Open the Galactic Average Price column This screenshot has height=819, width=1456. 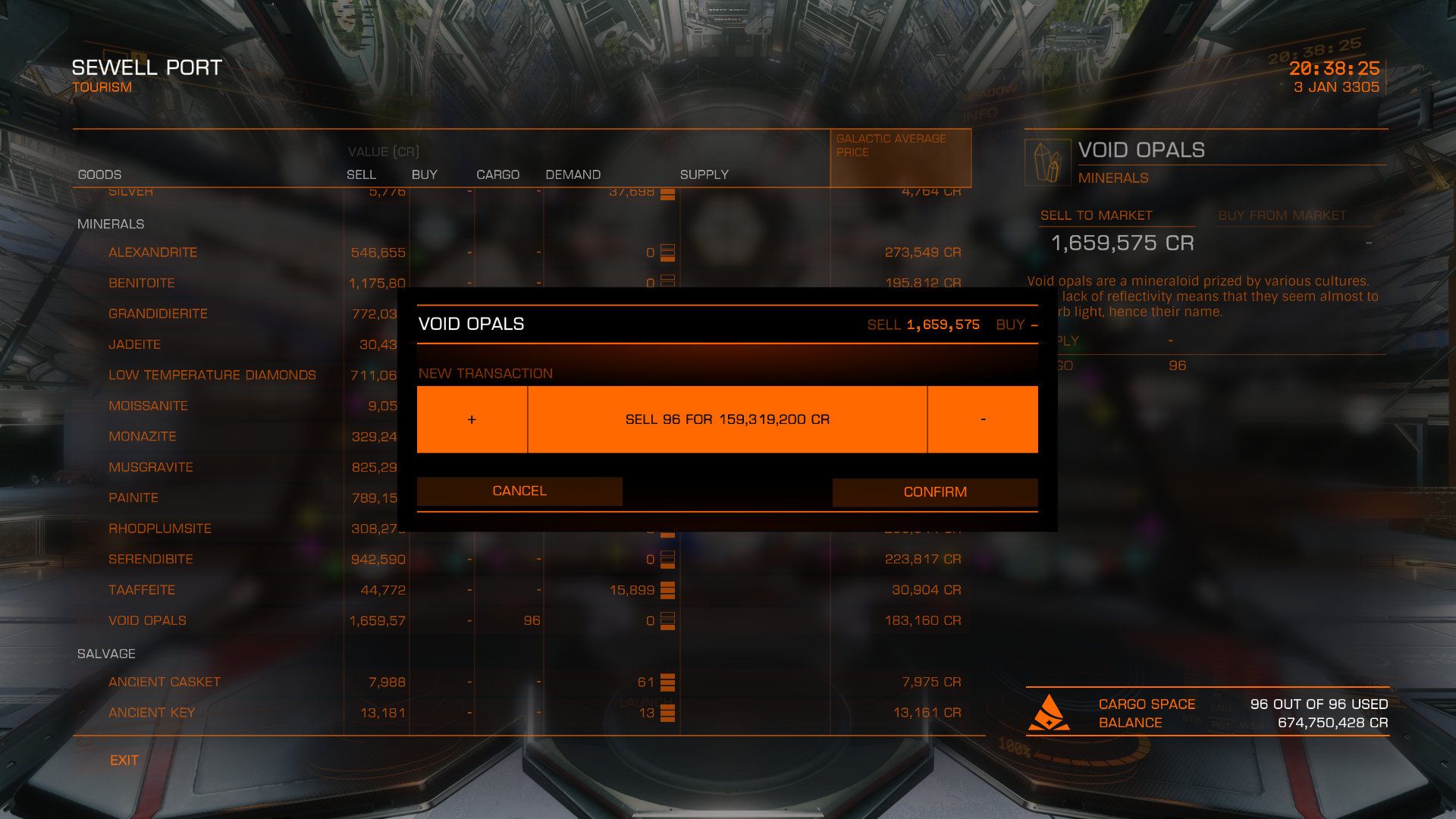pos(899,157)
